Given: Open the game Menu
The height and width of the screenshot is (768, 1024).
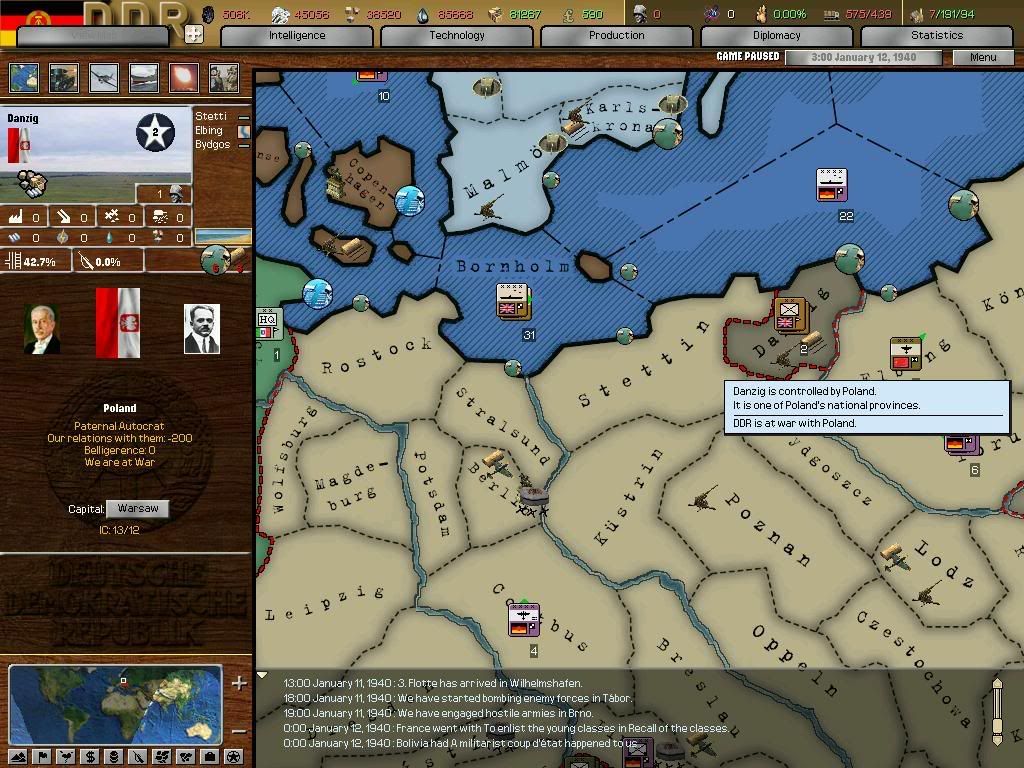Looking at the screenshot, I should (983, 57).
